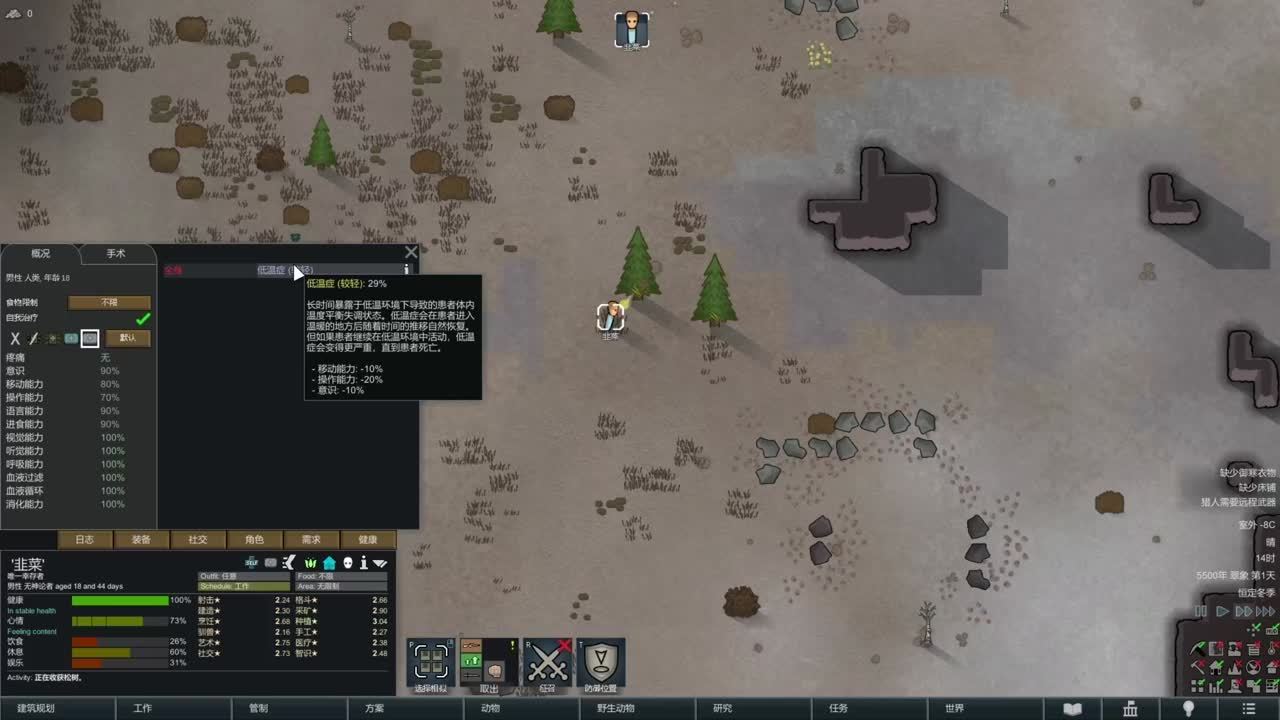This screenshot has width=1280, height=720.
Task: Open the 工作 menu at the bottom
Action: [x=142, y=708]
